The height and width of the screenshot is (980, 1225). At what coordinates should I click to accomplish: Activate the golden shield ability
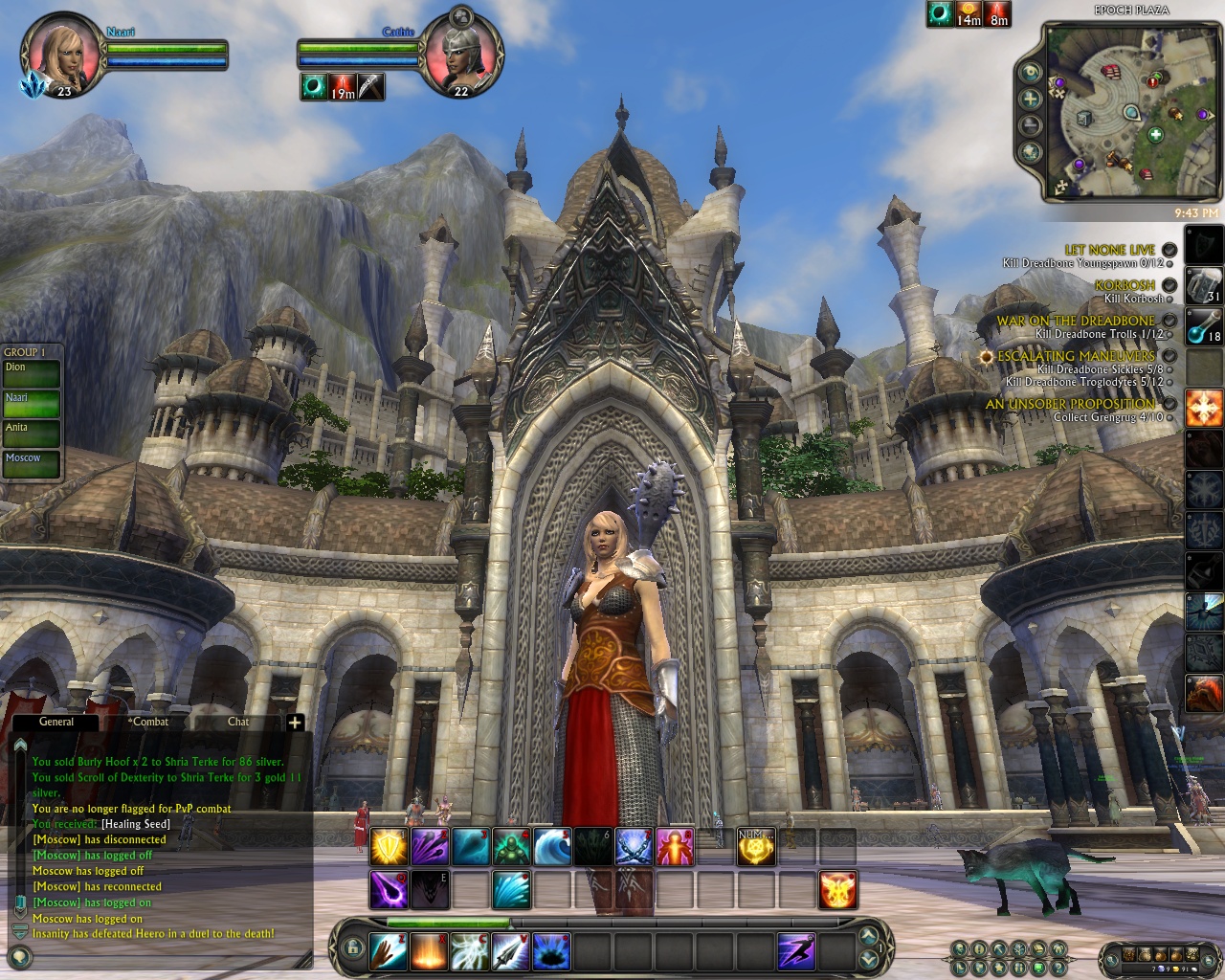point(390,847)
